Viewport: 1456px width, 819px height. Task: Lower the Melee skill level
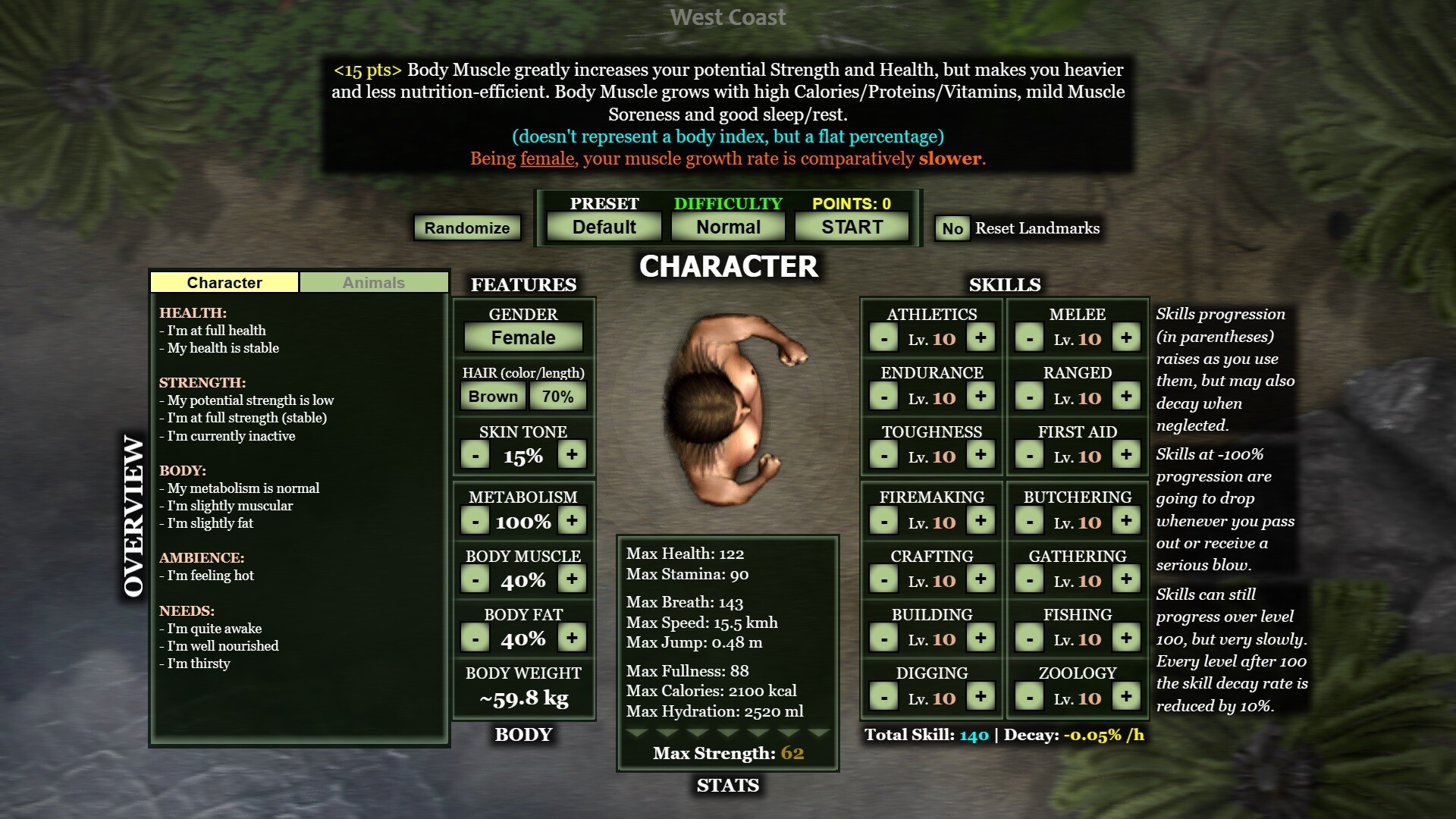[x=1029, y=338]
